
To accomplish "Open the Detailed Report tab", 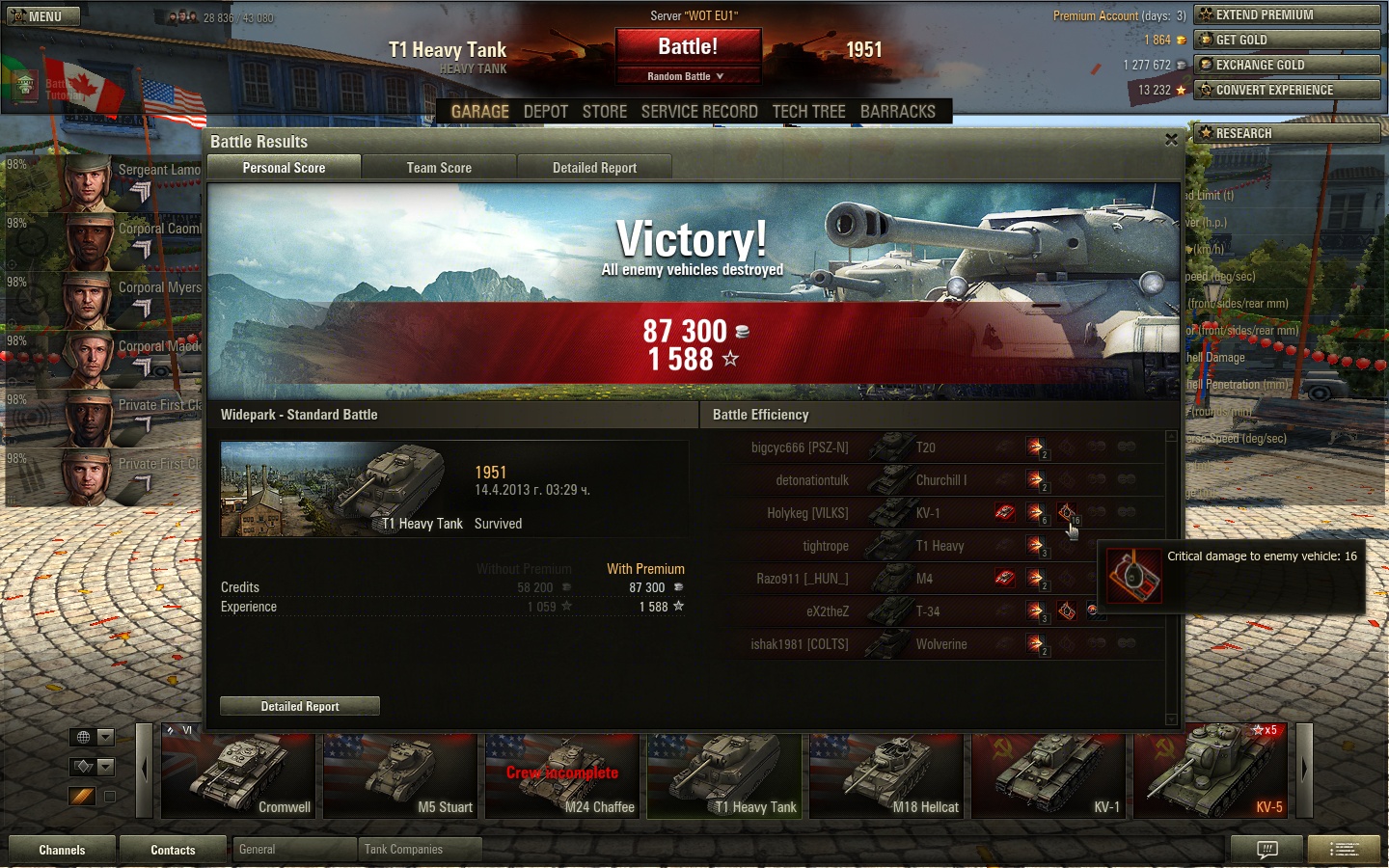I will click(x=594, y=168).
